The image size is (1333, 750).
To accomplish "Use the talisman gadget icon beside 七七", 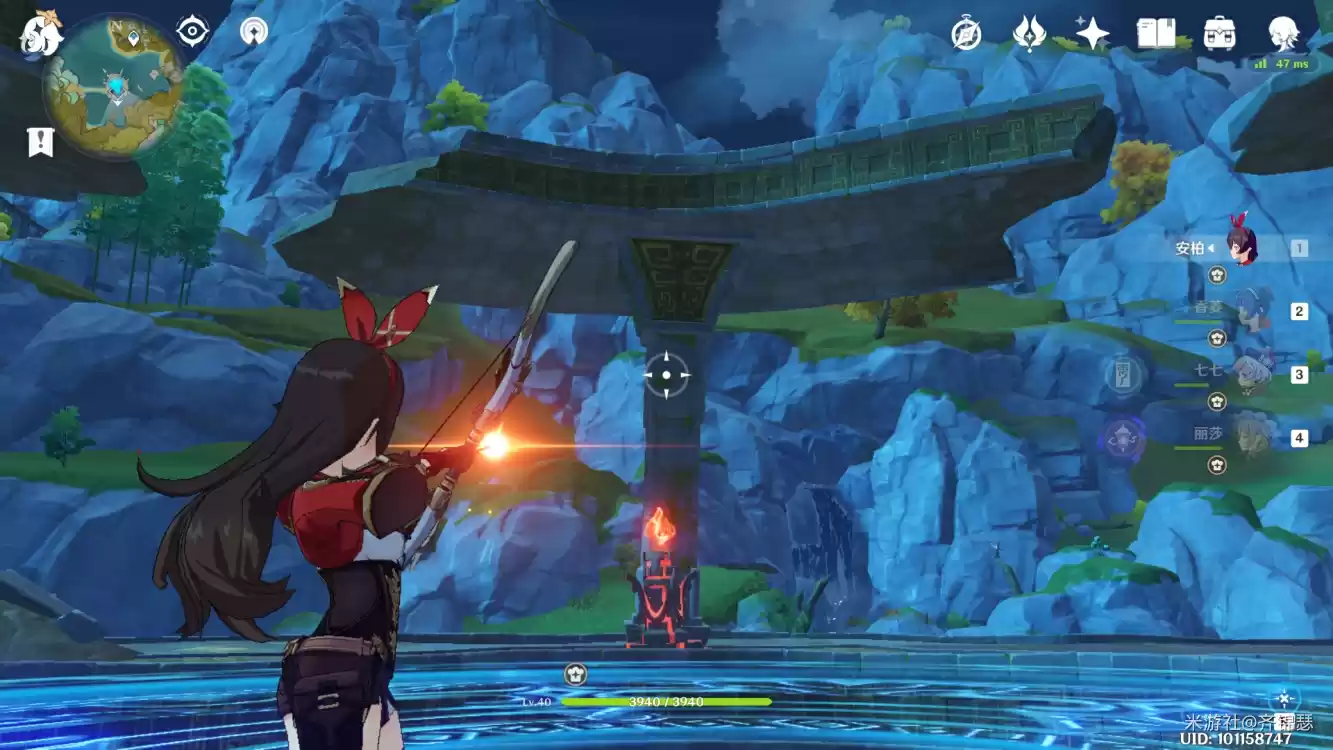I will [1124, 374].
